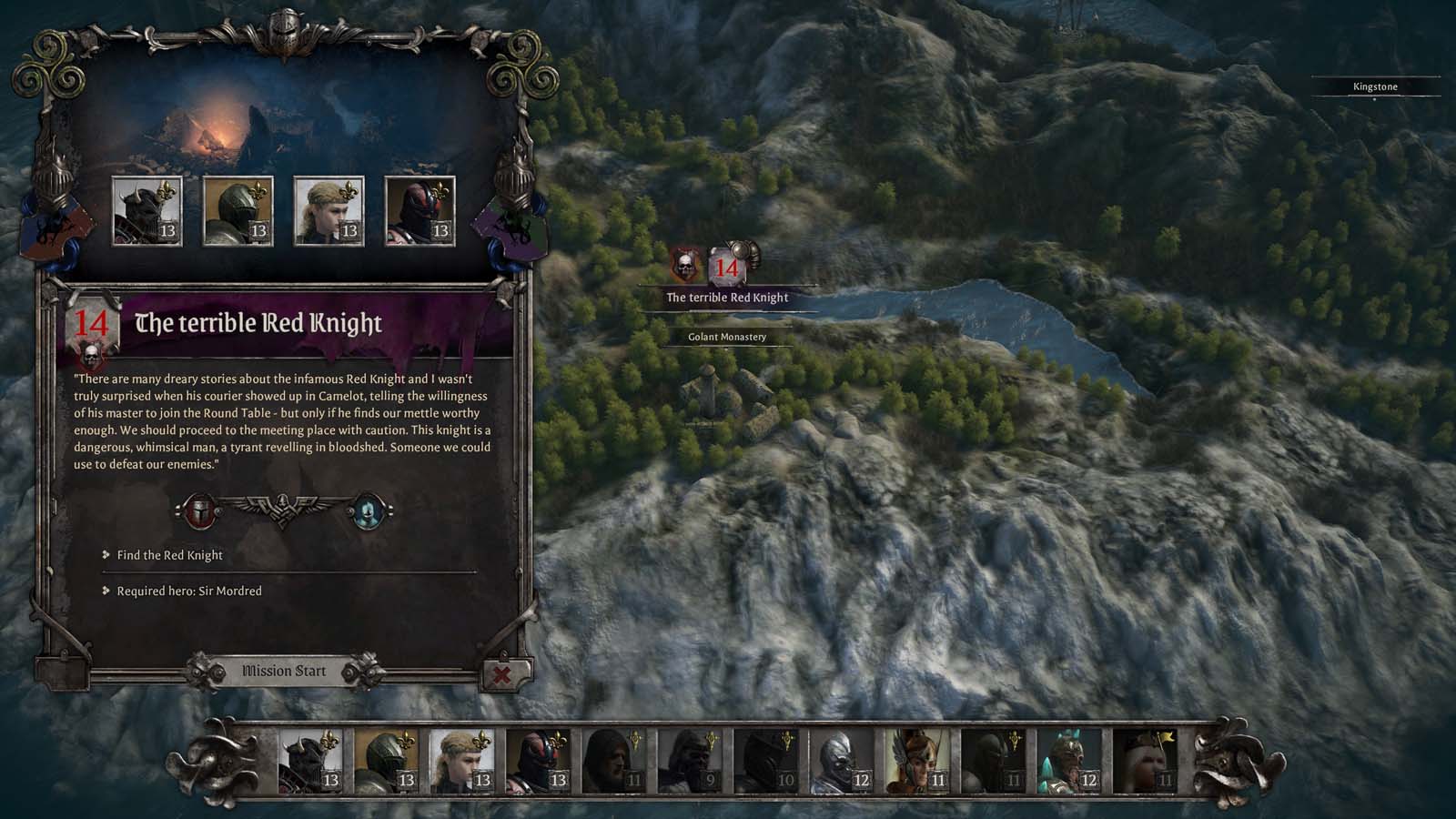Click the skull badge beside map marker 14
Image resolution: width=1456 pixels, height=819 pixels.
(682, 267)
